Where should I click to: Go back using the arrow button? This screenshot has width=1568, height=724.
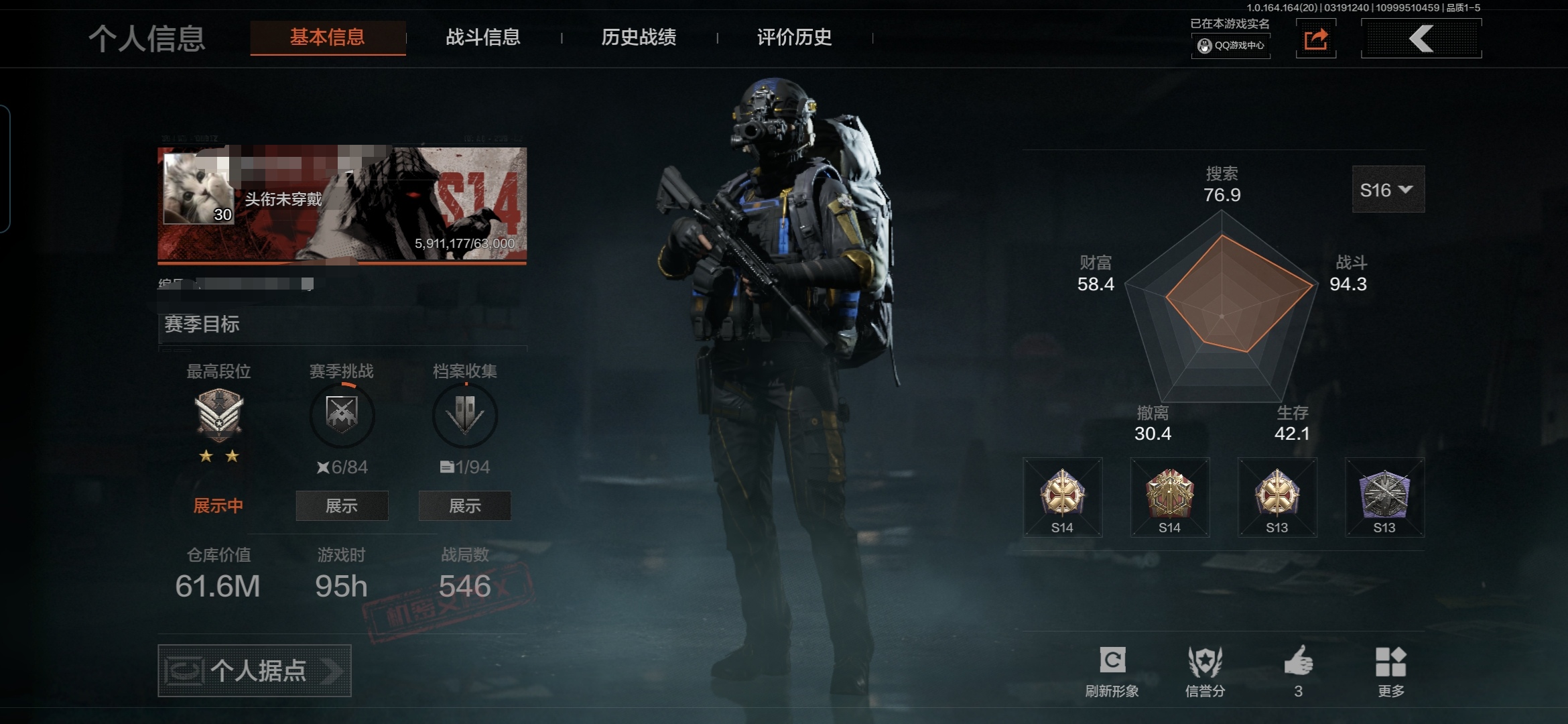1421,39
